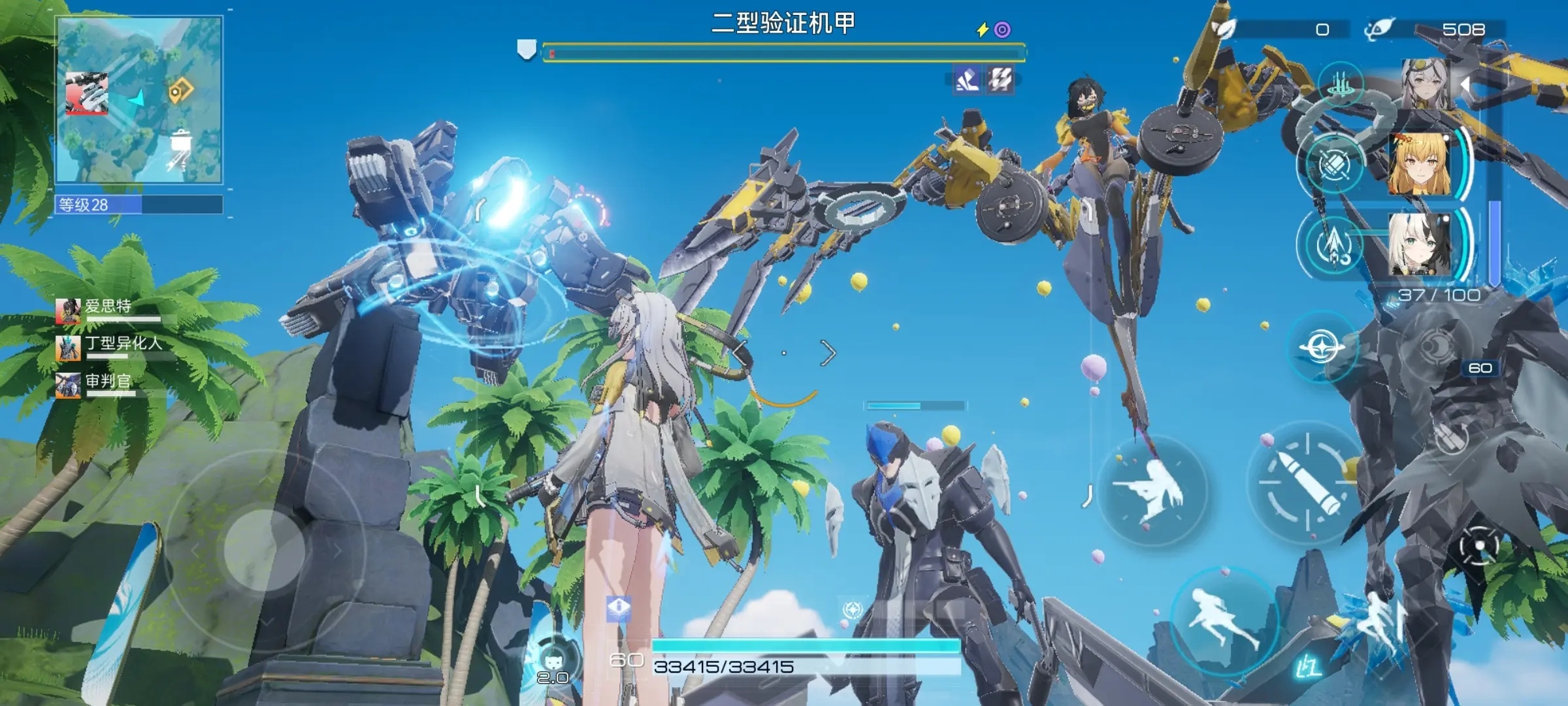Toggle the crosshair aim button
Screen dimensions: 1568x706
[x=1478, y=546]
